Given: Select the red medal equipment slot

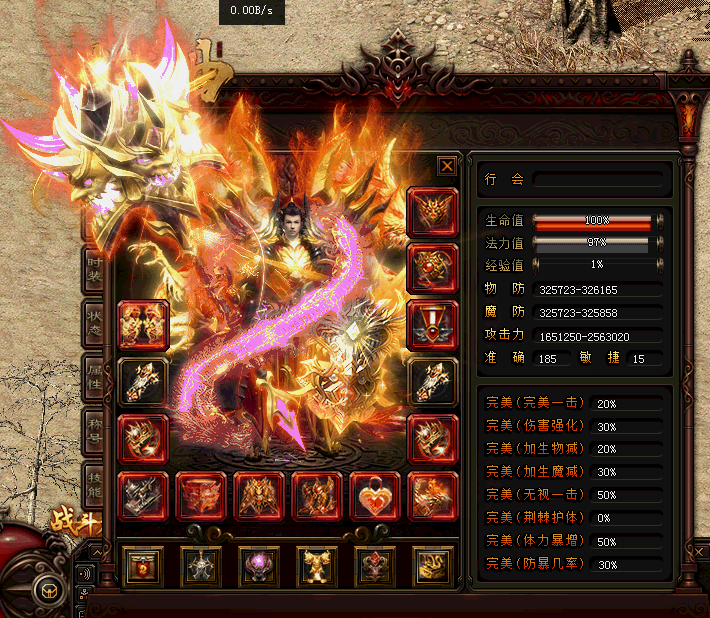Looking at the screenshot, I should tap(433, 325).
